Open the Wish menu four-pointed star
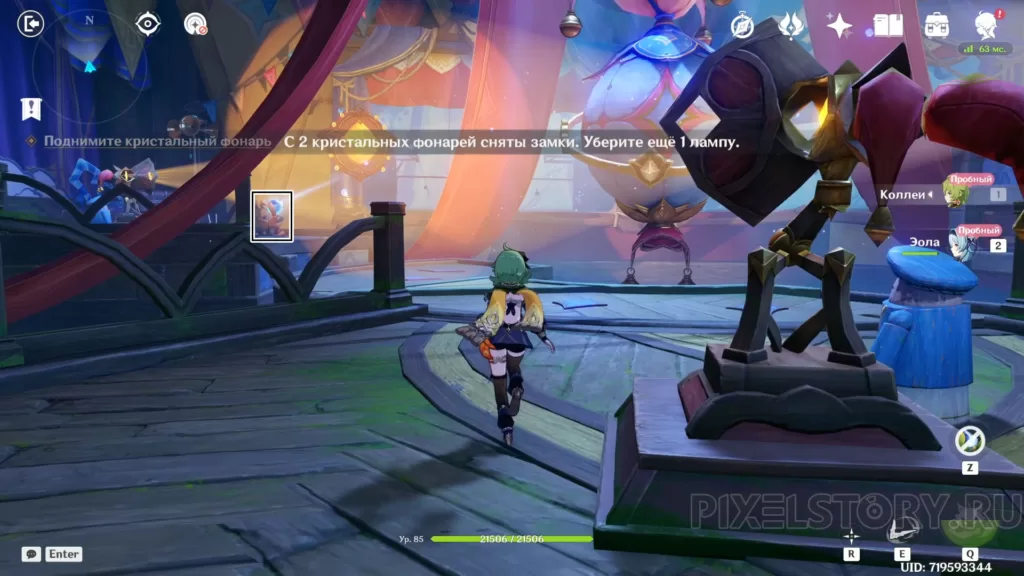This screenshot has height=576, width=1024. [839, 25]
